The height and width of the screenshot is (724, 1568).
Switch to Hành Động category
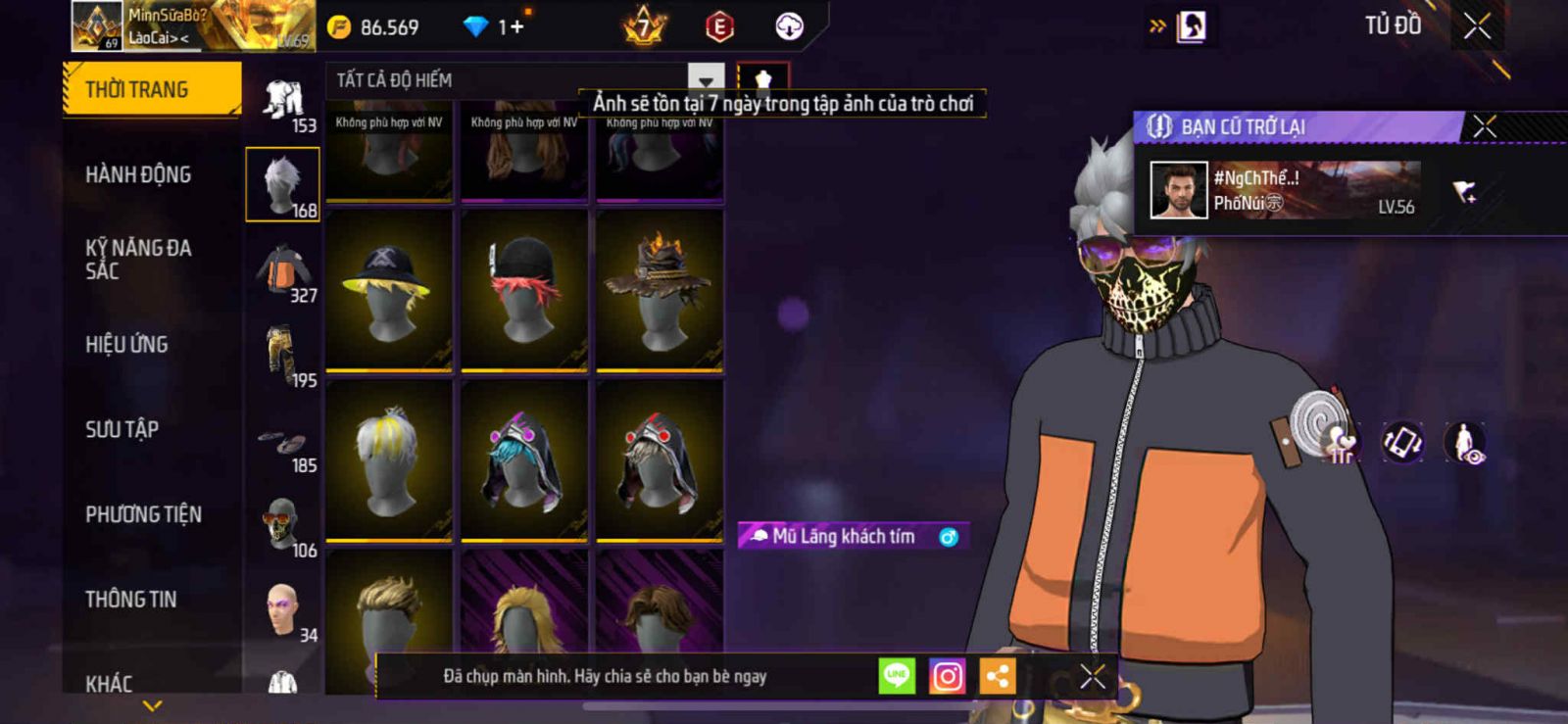(138, 174)
